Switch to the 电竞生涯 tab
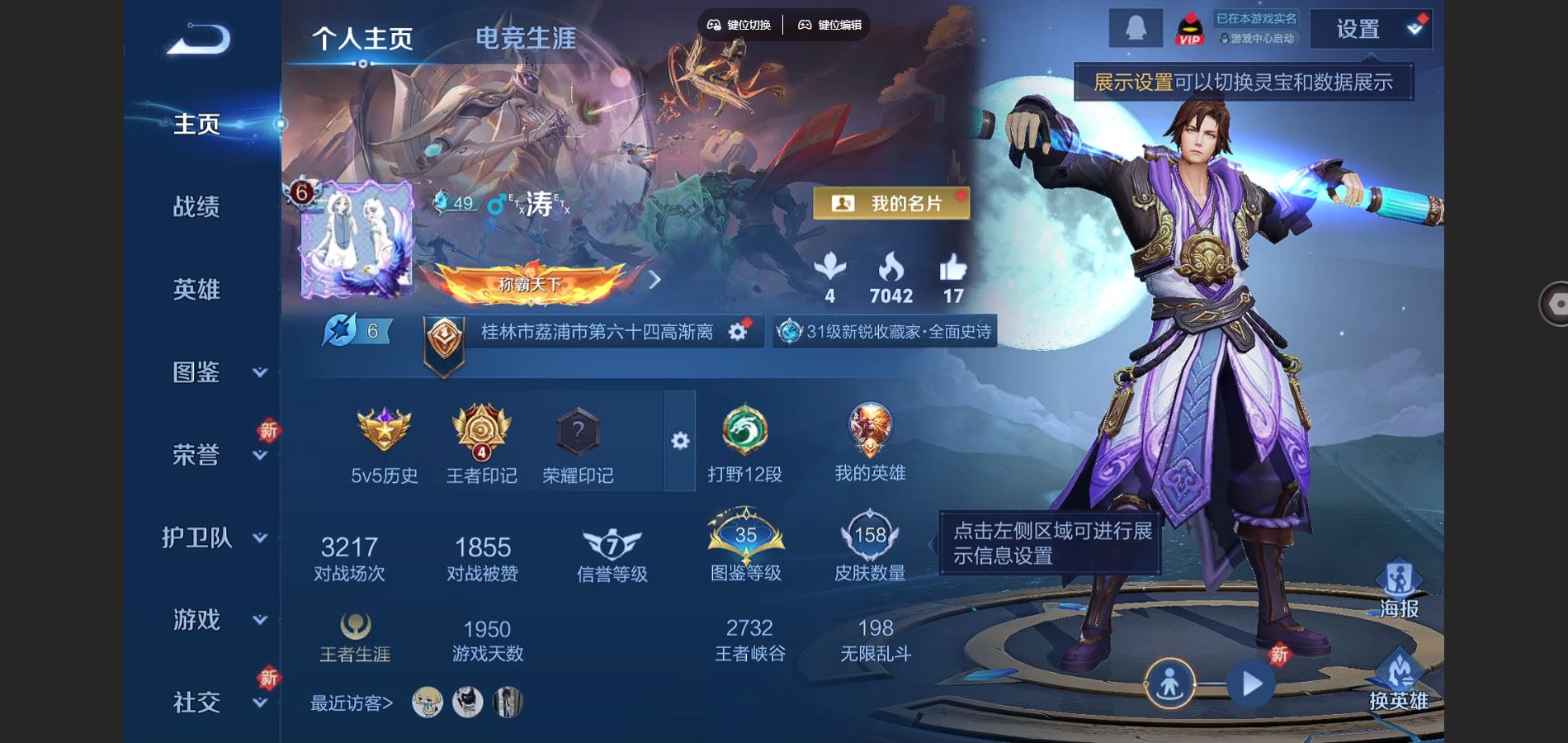 click(526, 38)
